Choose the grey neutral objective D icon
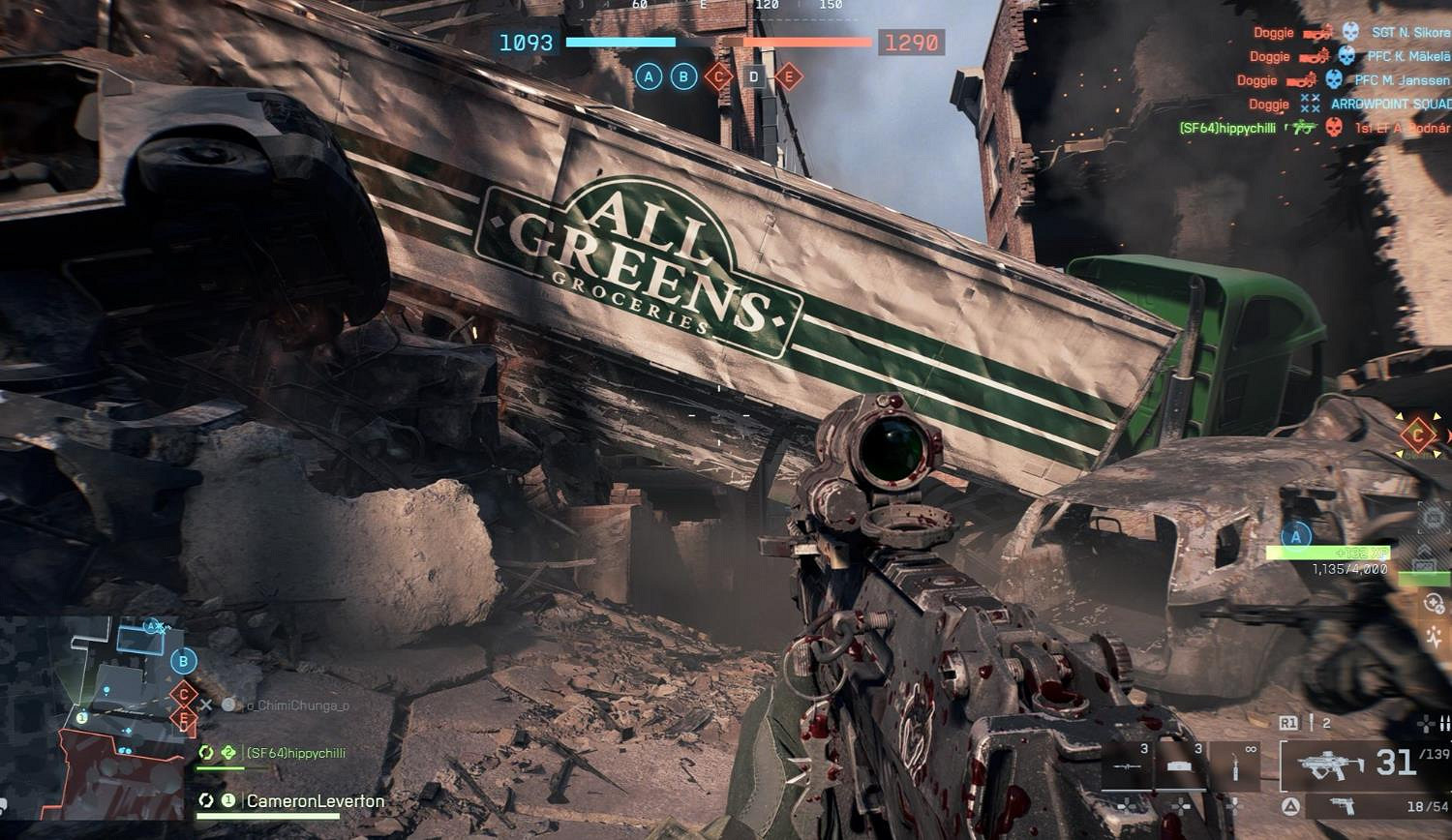The image size is (1452, 840). pyautogui.click(x=754, y=76)
